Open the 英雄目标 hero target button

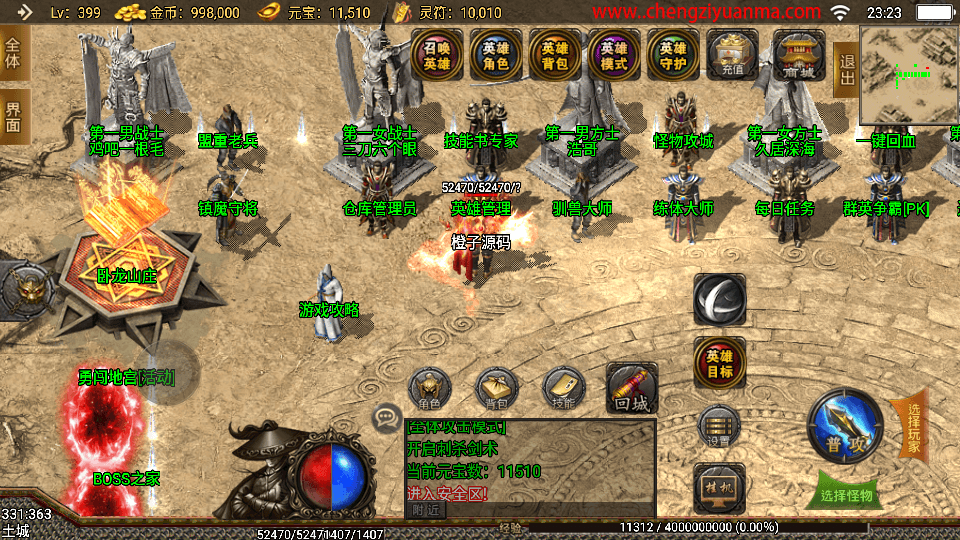[x=720, y=363]
